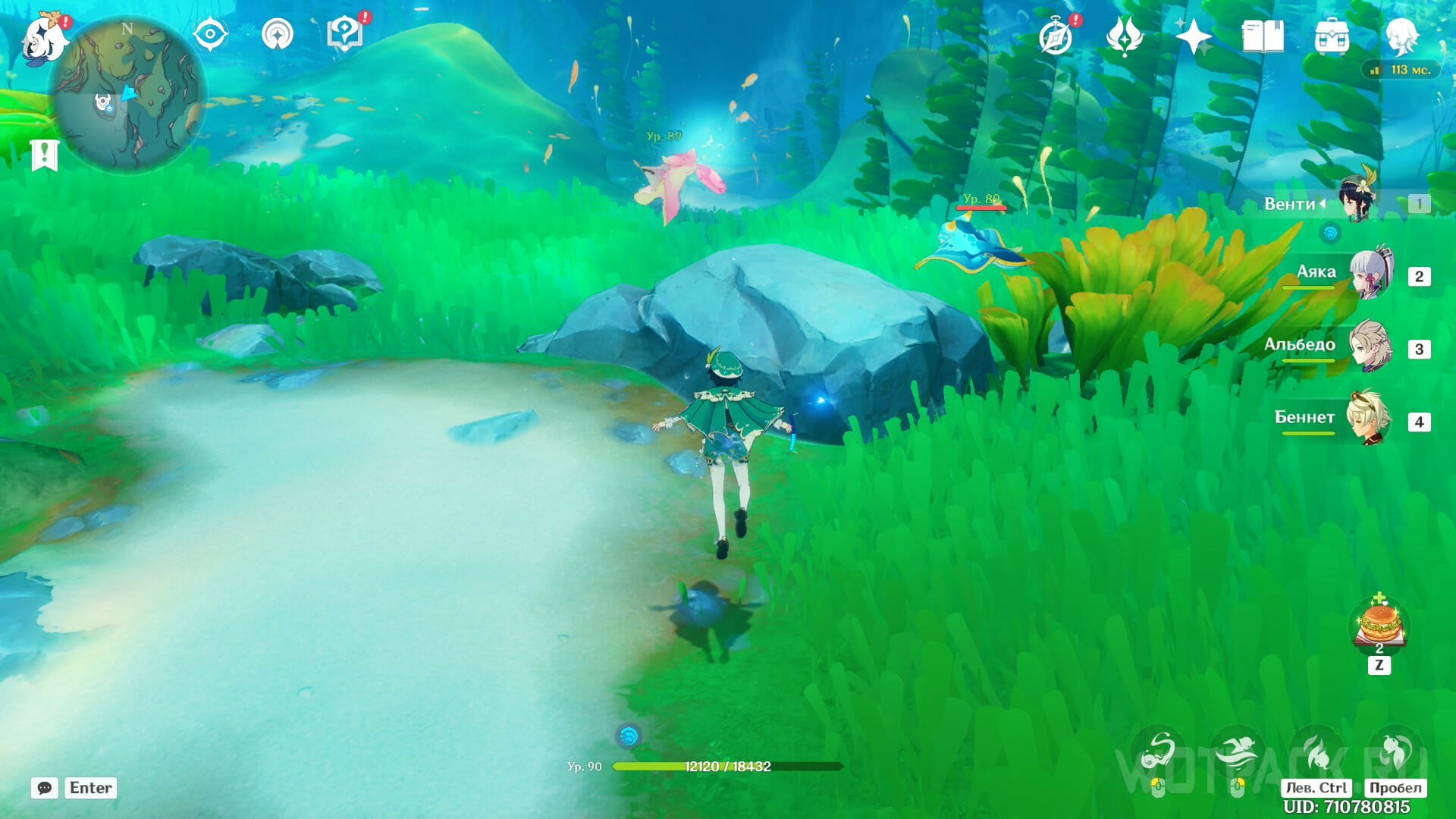Screen dimensions: 1456x819
Task: Open the compass events icon
Action: (x=1056, y=36)
